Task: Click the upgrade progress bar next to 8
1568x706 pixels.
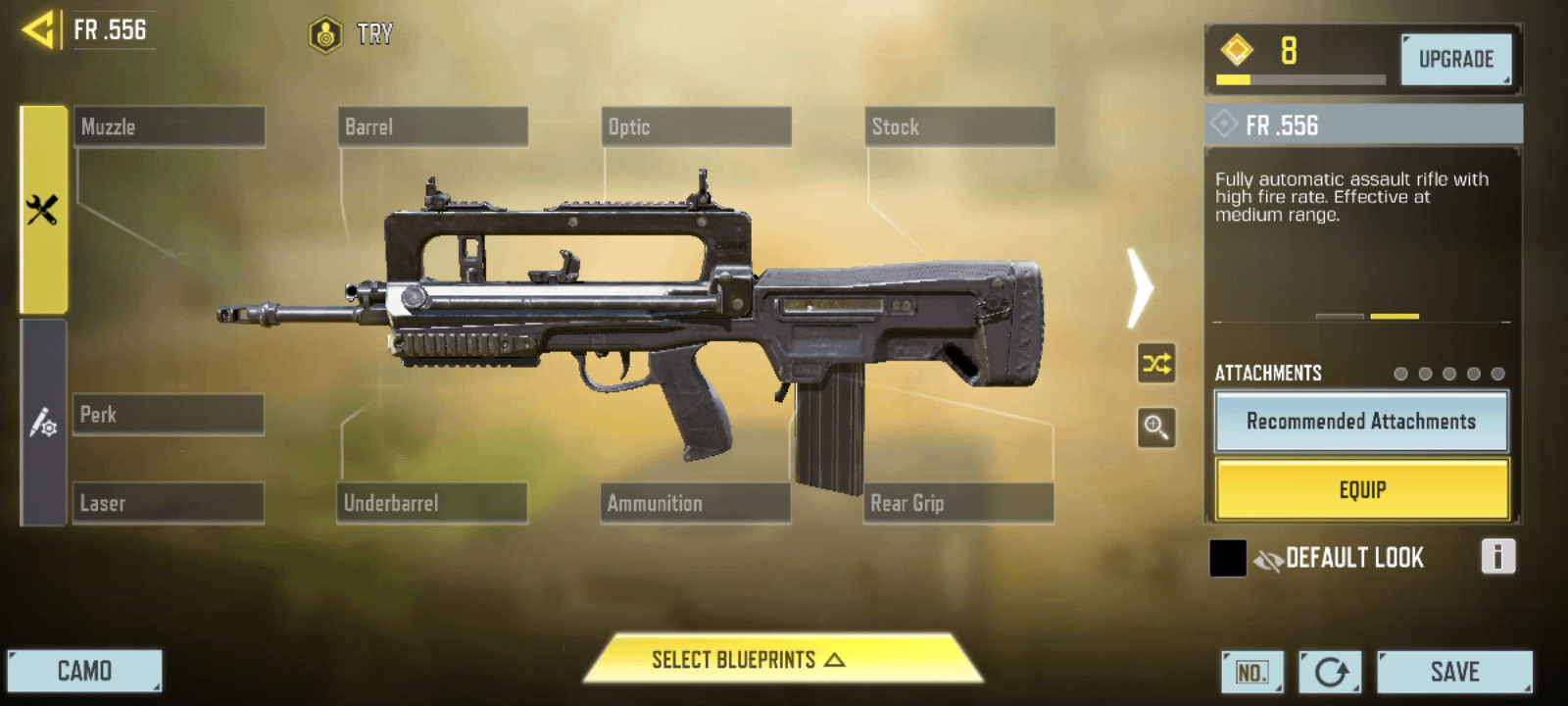Action: coord(1298,78)
